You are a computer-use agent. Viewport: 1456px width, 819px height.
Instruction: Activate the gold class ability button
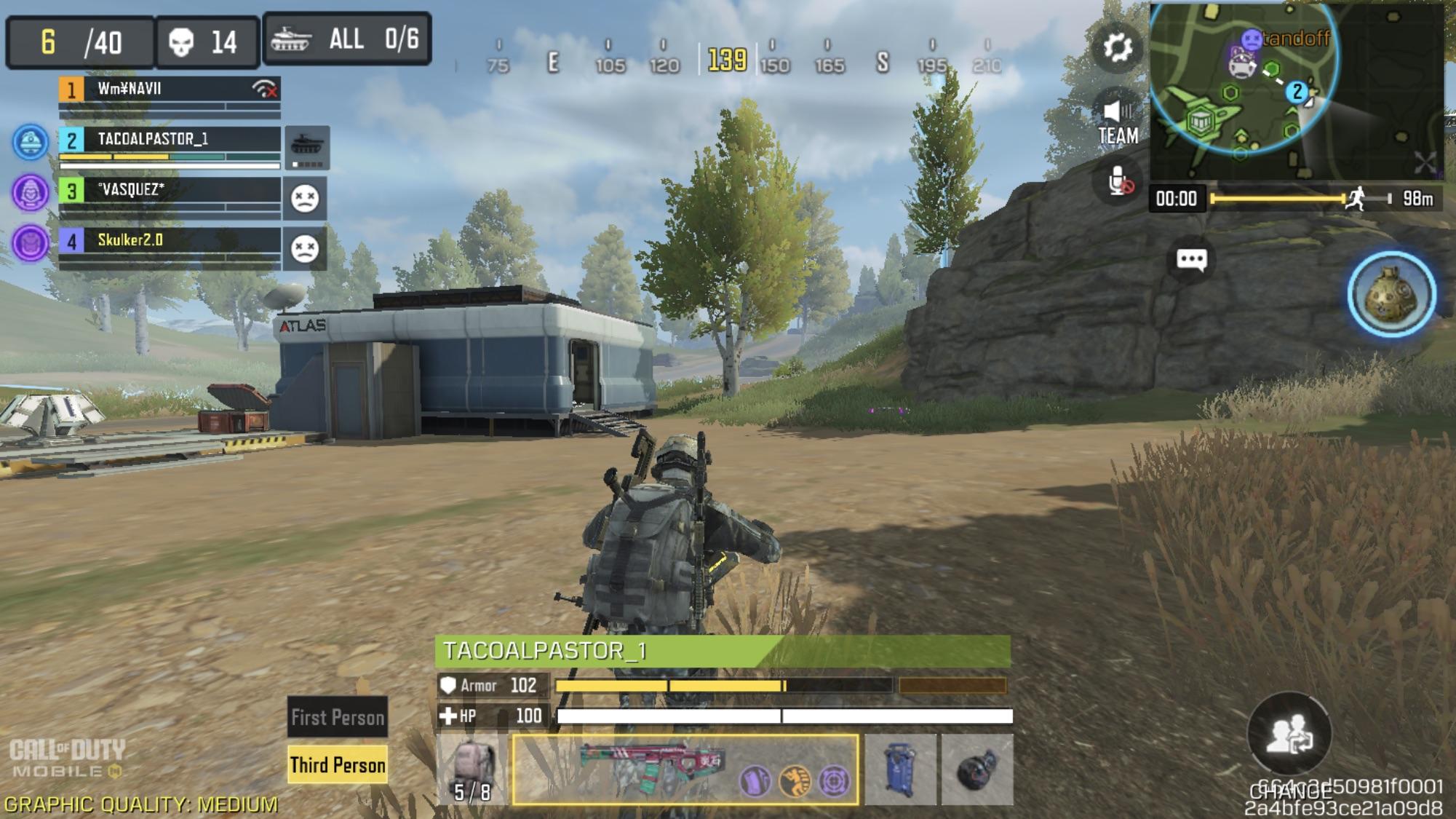pos(1391,294)
